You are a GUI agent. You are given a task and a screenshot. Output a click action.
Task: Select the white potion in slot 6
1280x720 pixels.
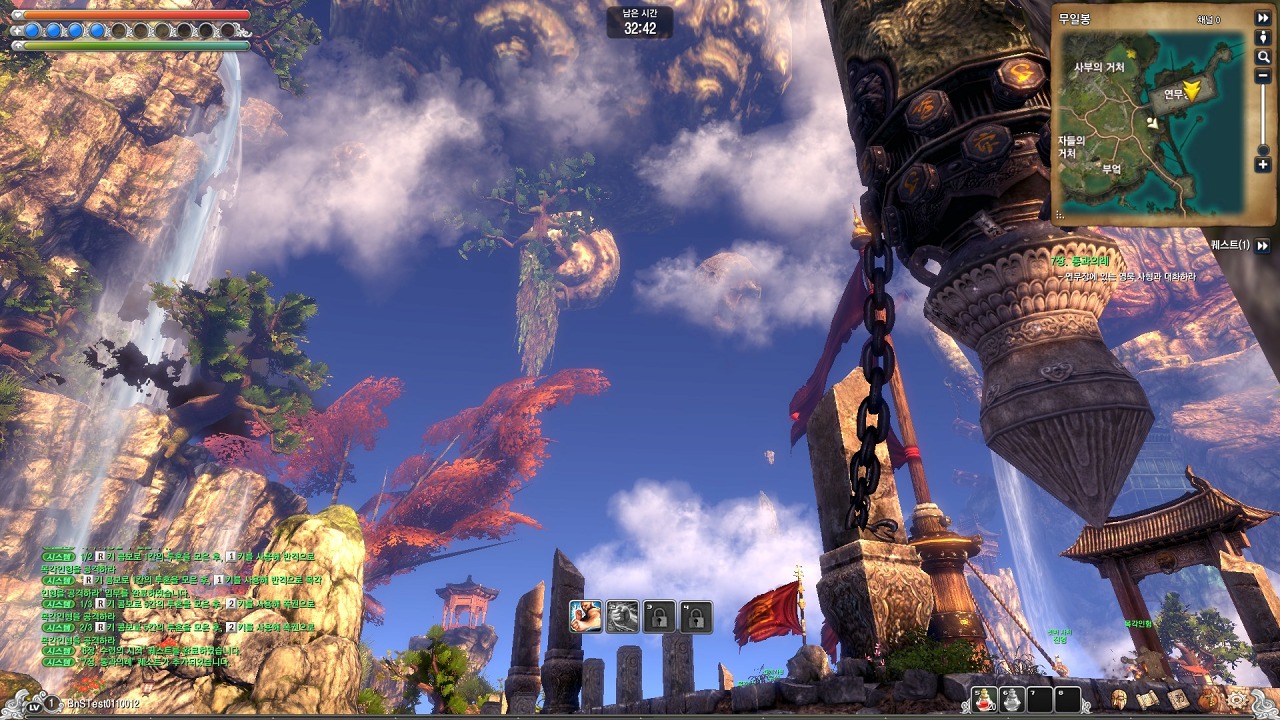click(x=1012, y=700)
